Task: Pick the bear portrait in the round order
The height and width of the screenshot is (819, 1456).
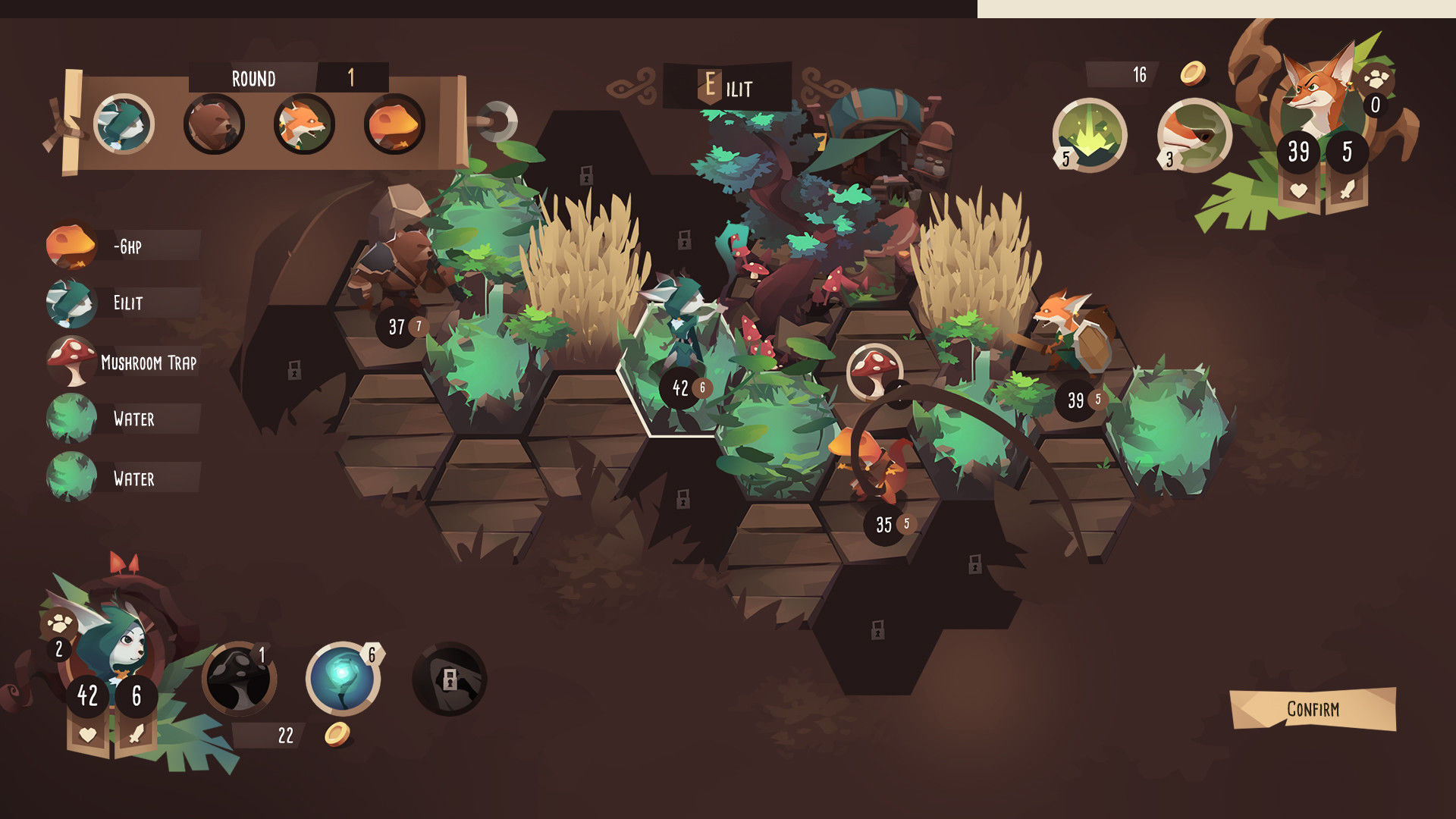Action: click(214, 124)
